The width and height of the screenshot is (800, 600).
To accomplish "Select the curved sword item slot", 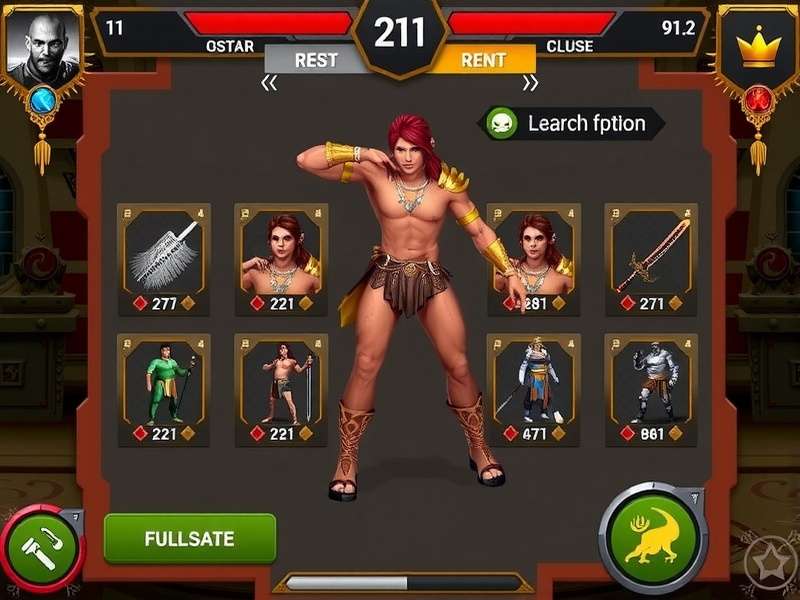I will click(x=651, y=259).
